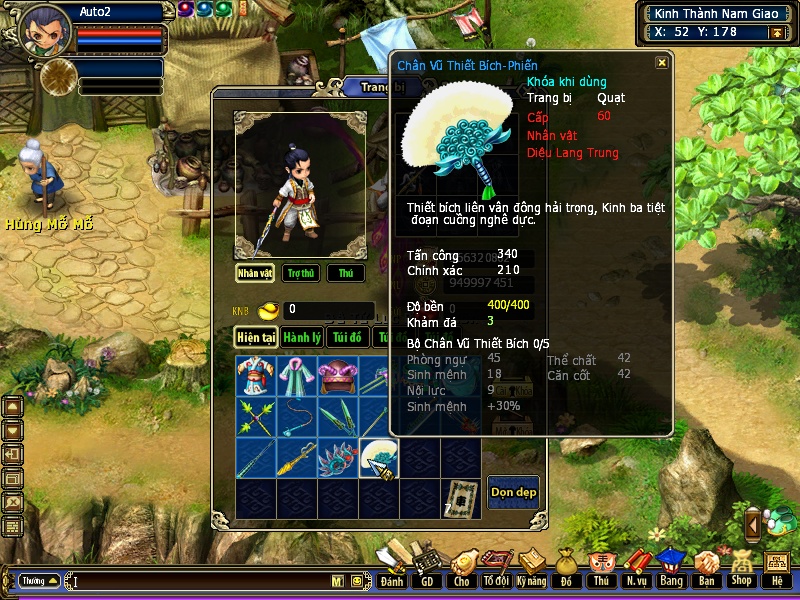800x600 pixels.
Task: Select the blue and white robe slot
Action: pos(255,377)
